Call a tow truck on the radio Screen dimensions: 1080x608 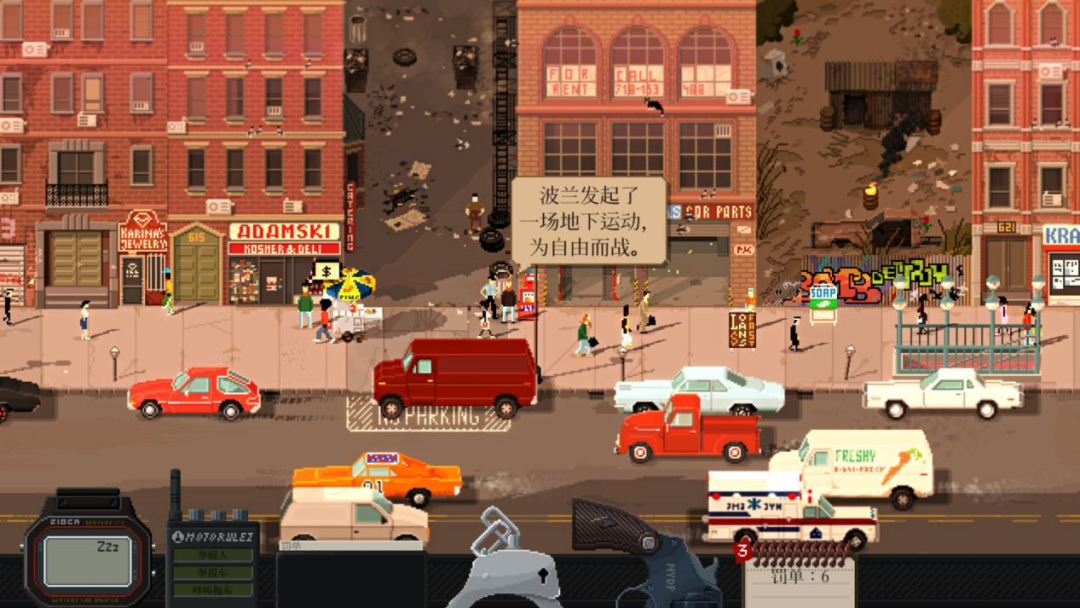211,590
